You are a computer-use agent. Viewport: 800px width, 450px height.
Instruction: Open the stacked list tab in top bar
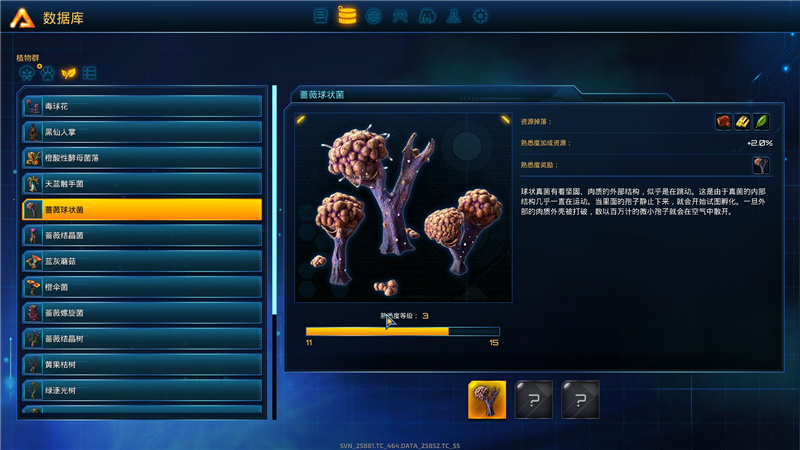(x=320, y=16)
